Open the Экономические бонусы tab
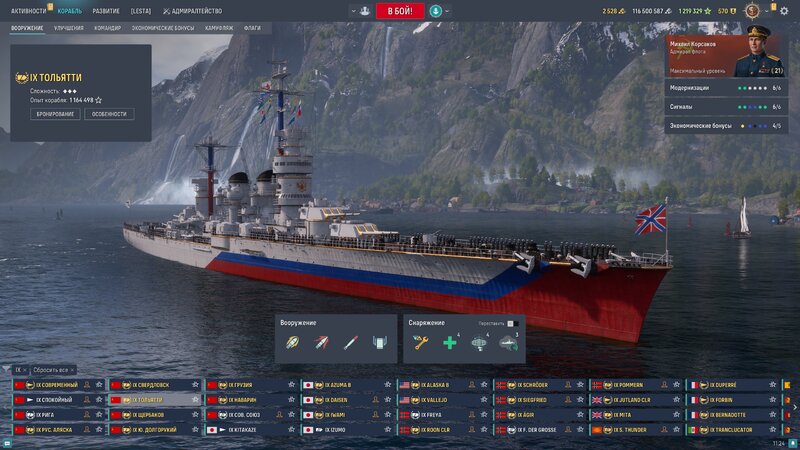 [163, 28]
